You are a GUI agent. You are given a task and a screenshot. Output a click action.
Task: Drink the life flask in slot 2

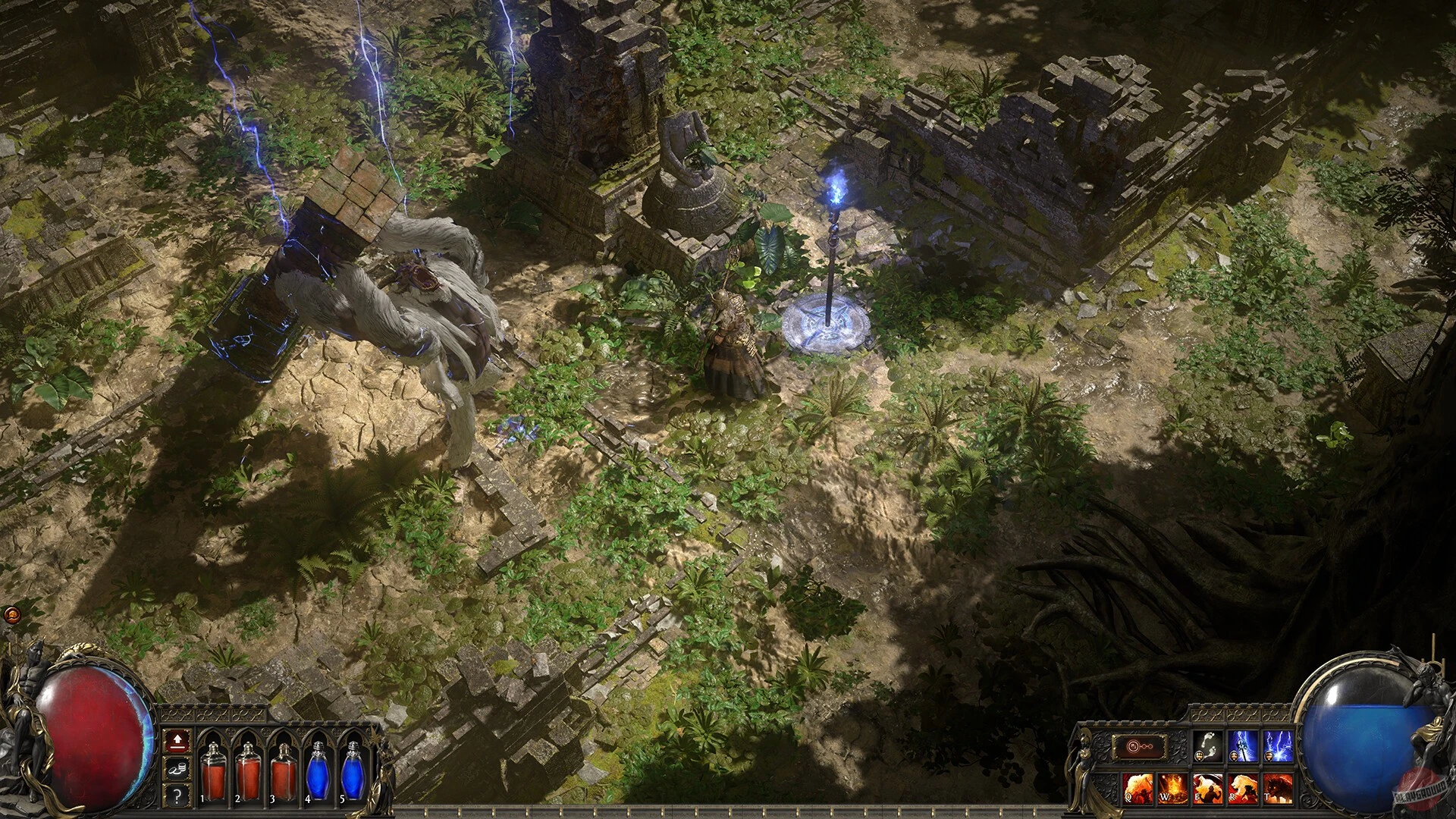click(248, 773)
